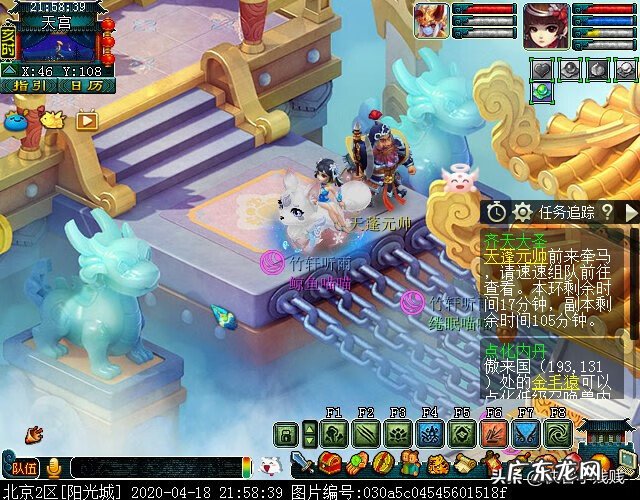Image resolution: width=640 pixels, height=500 pixels.
Task: Use the F6 orange skill
Action: click(x=494, y=434)
